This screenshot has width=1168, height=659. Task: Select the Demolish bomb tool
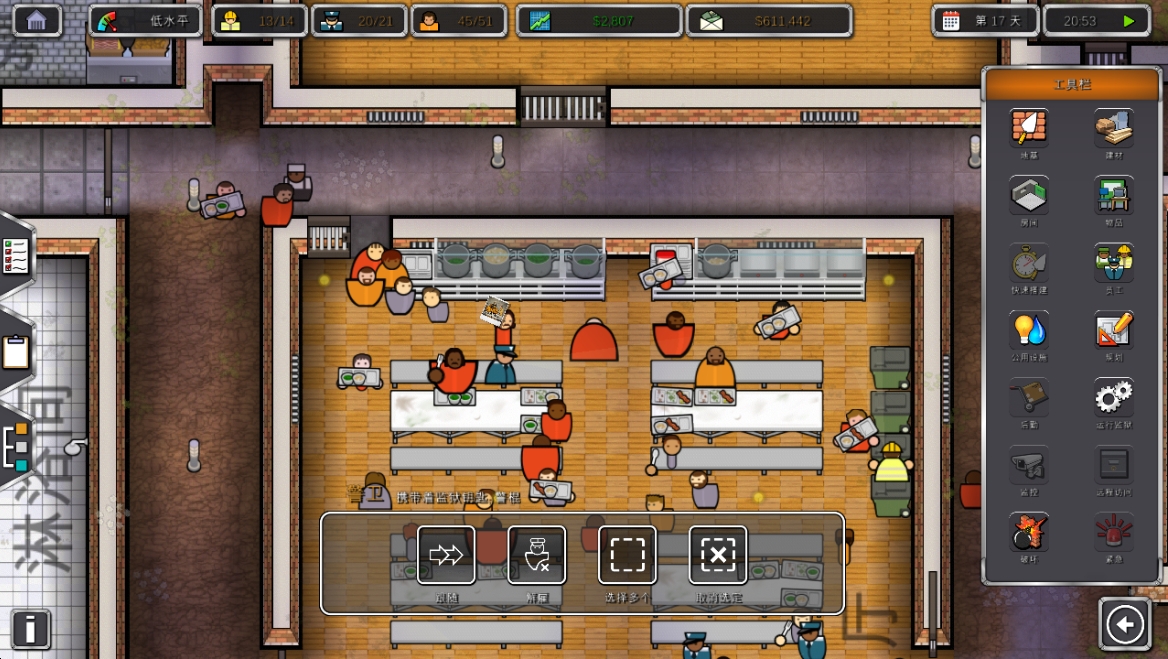click(1029, 532)
